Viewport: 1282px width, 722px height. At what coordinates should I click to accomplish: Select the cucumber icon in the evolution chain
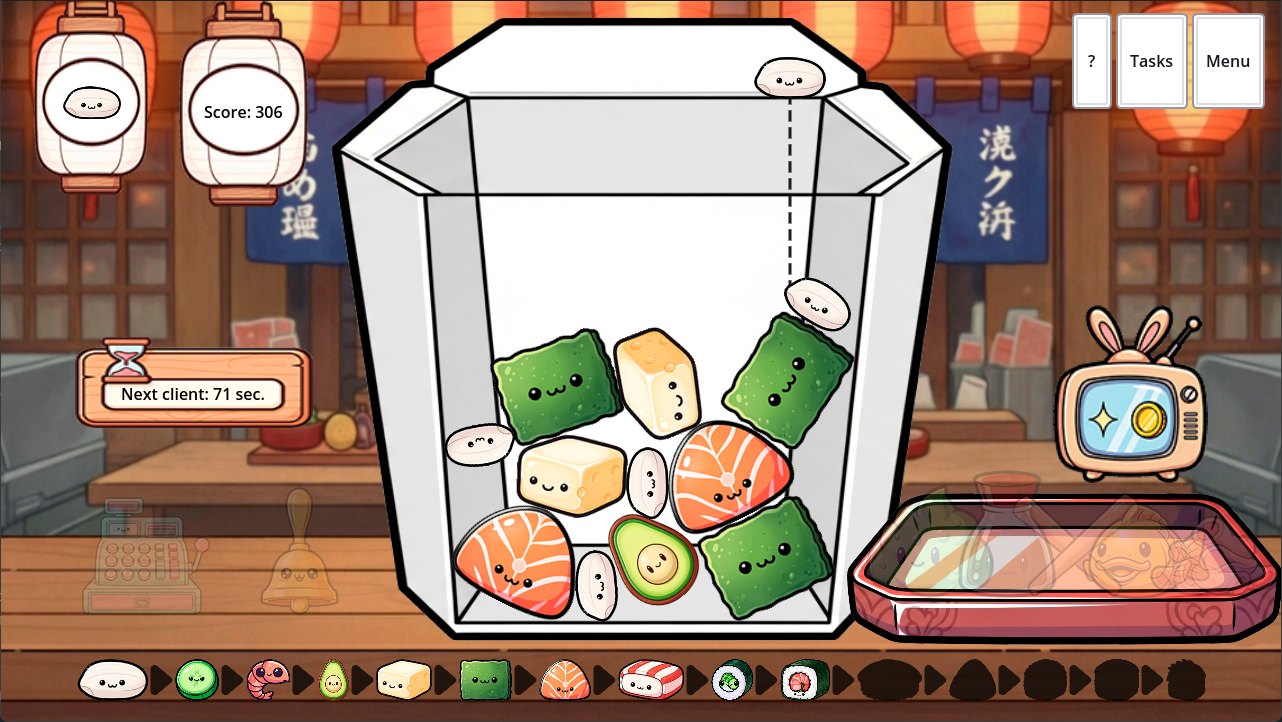pyautogui.click(x=196, y=678)
